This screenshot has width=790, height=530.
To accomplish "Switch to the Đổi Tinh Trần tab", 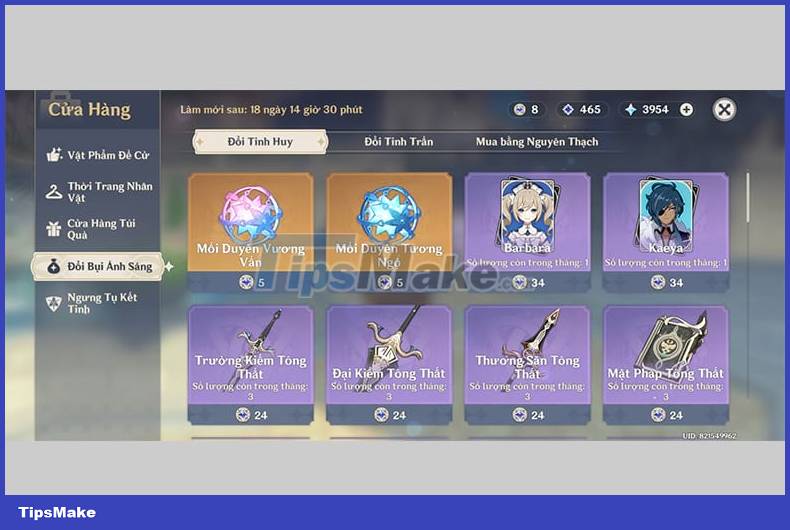I will coord(398,142).
